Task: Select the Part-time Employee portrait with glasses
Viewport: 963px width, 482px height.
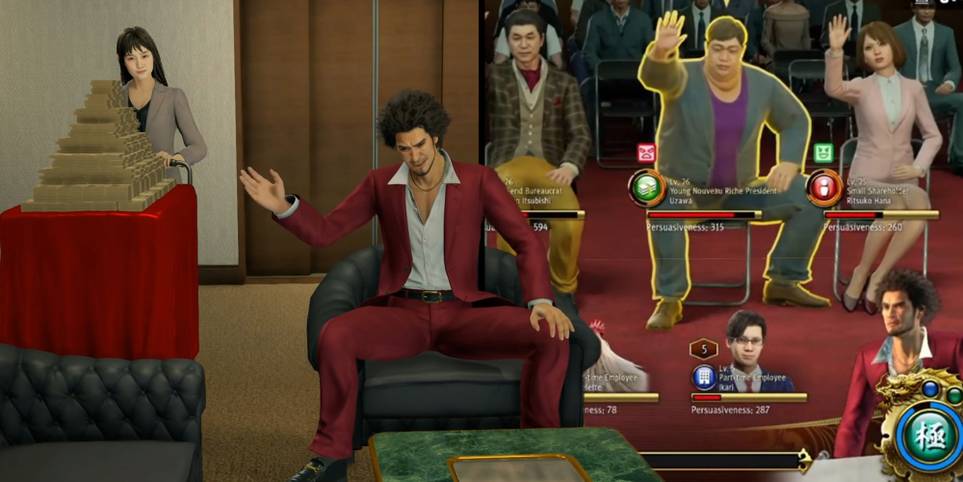Action: 744,340
